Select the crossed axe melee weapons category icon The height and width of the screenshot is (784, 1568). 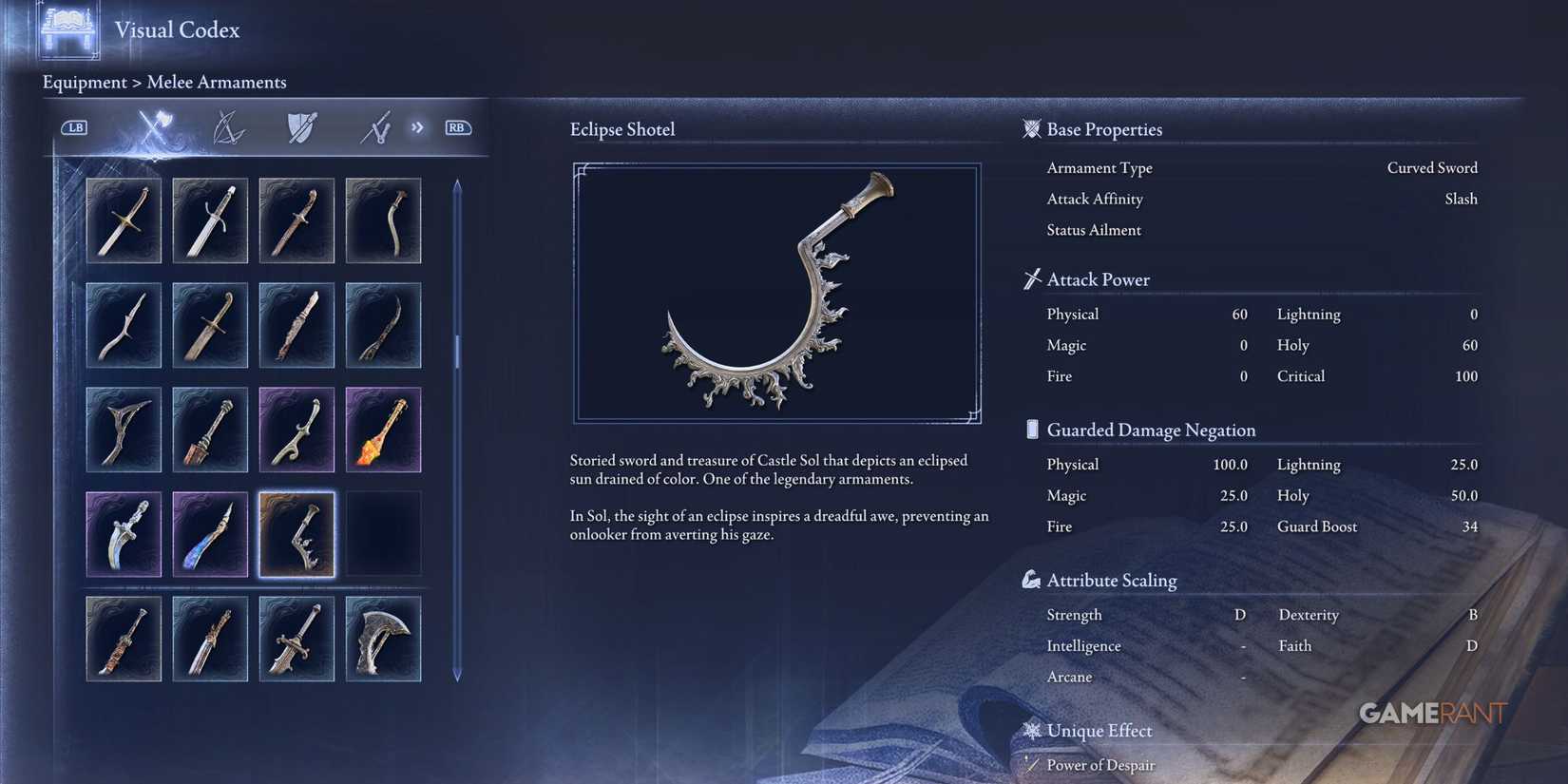(x=155, y=127)
